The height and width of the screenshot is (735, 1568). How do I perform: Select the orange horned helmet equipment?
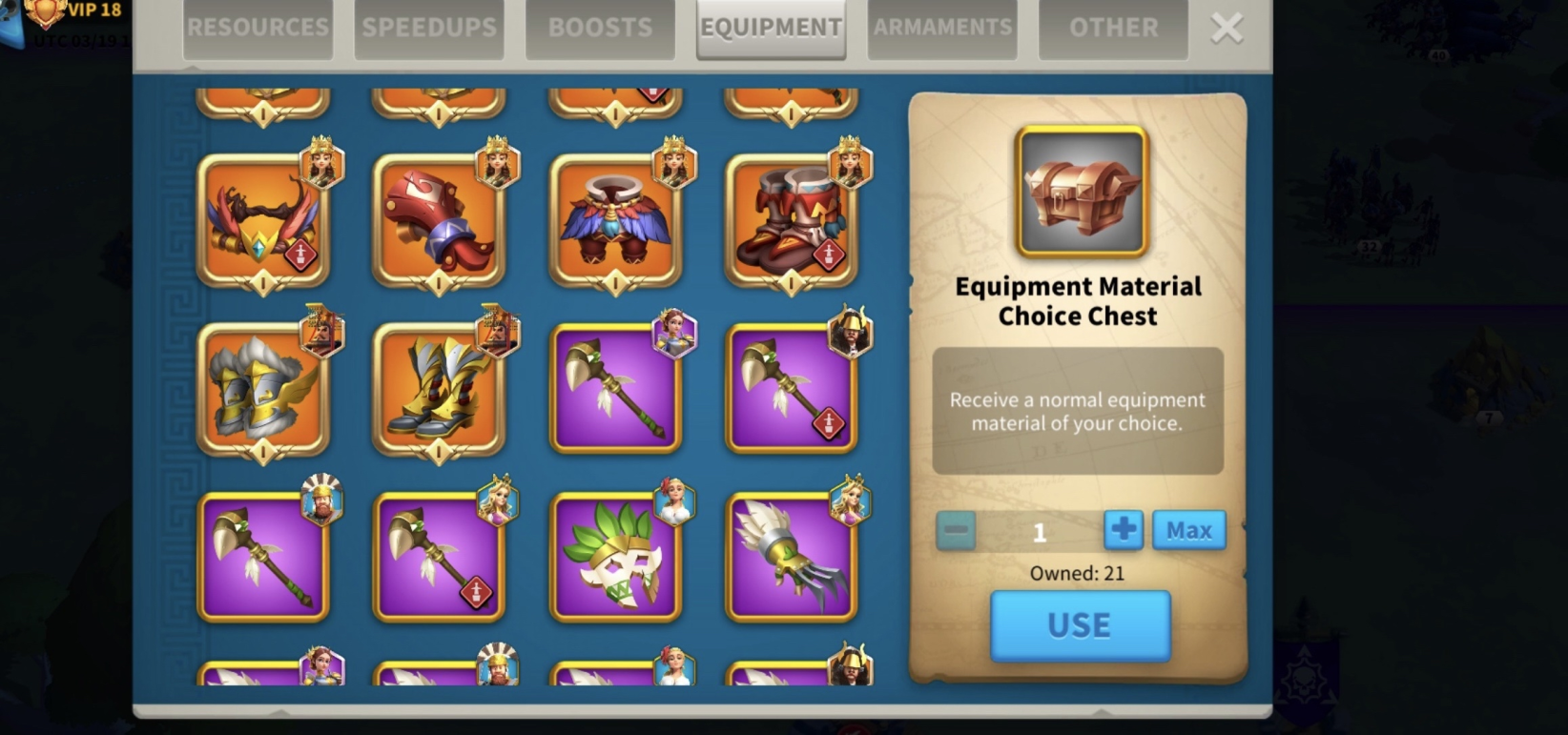click(x=263, y=222)
